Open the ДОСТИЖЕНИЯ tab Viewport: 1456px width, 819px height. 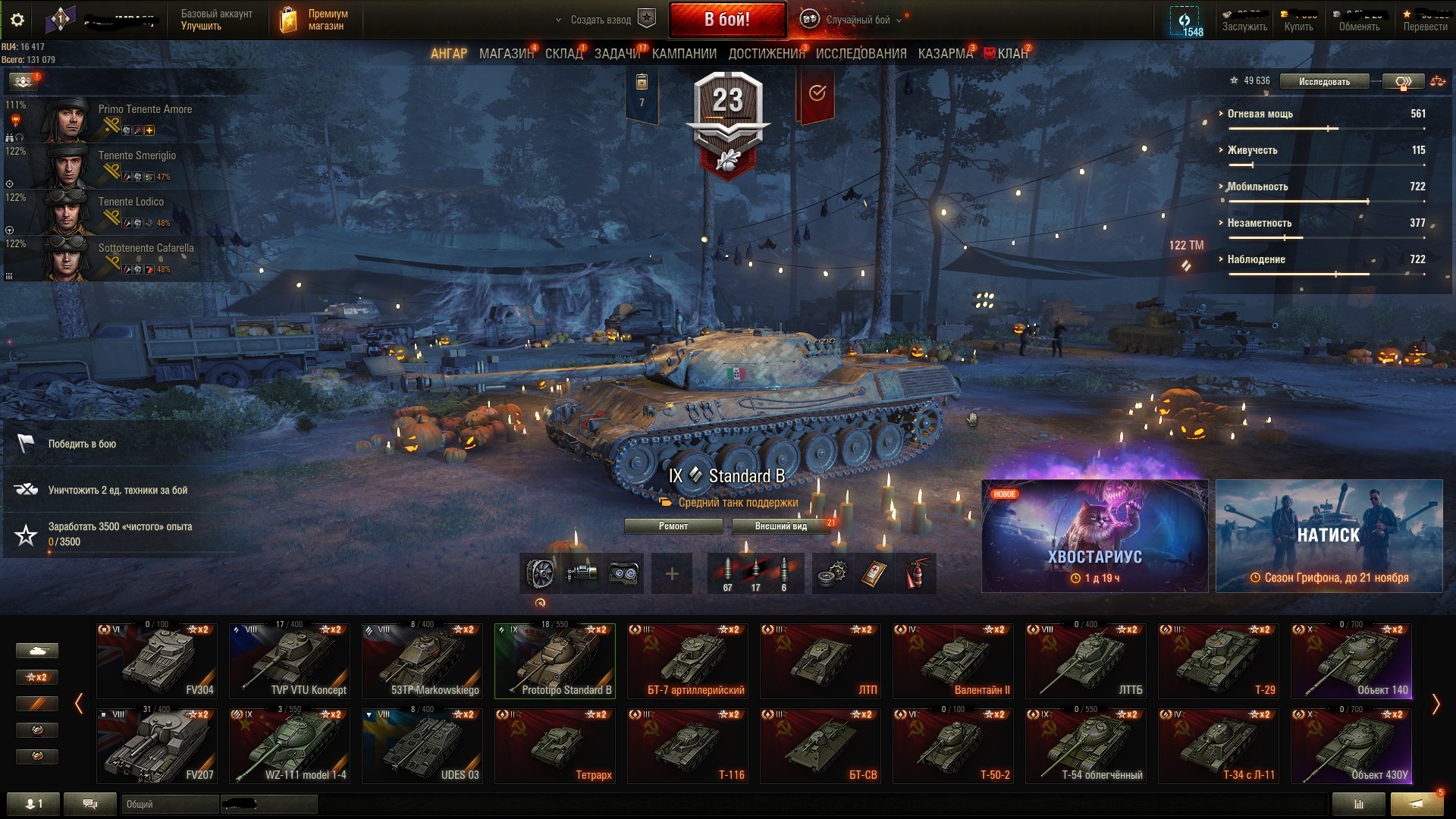[x=766, y=54]
